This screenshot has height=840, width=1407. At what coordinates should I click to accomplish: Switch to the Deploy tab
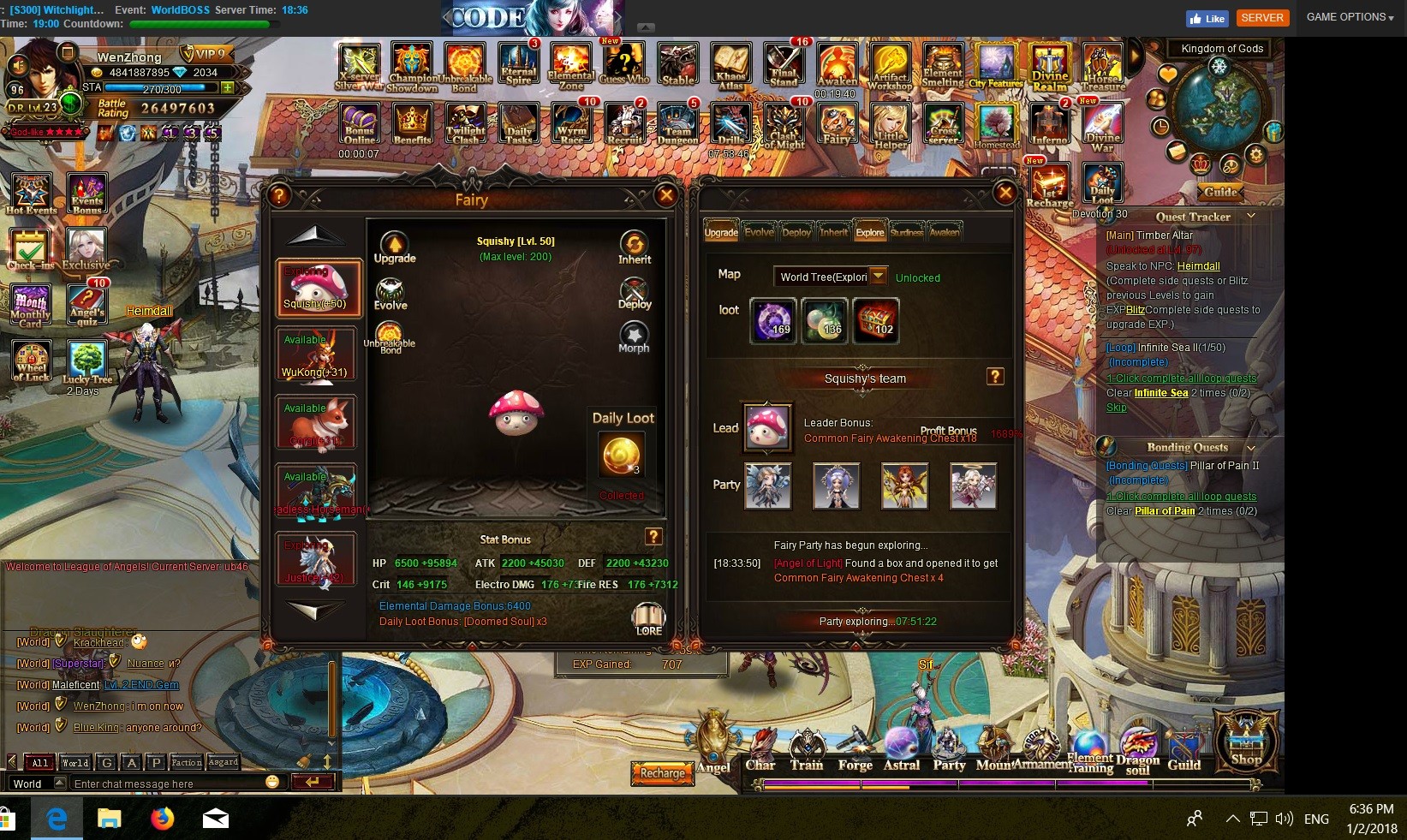796,232
